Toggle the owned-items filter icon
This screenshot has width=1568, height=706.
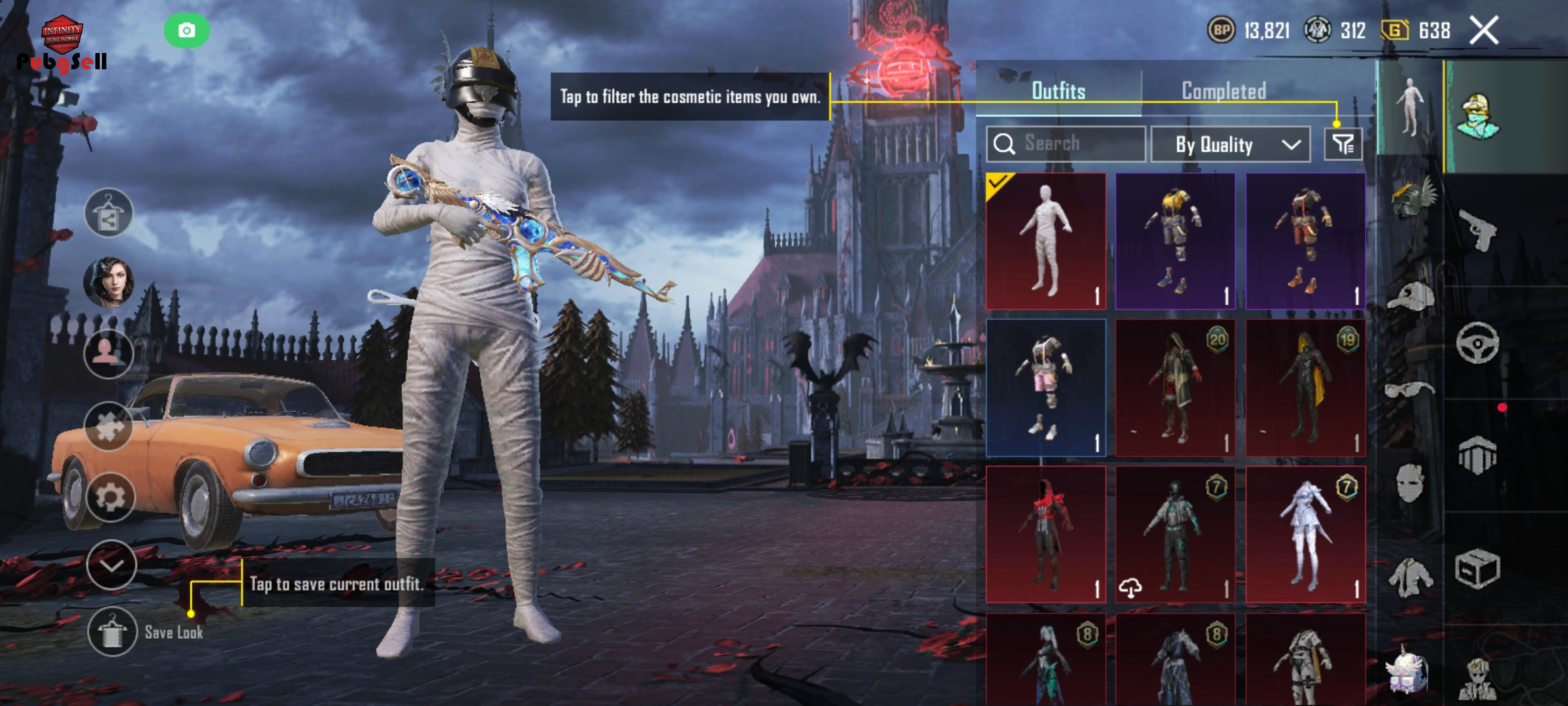tap(1343, 144)
